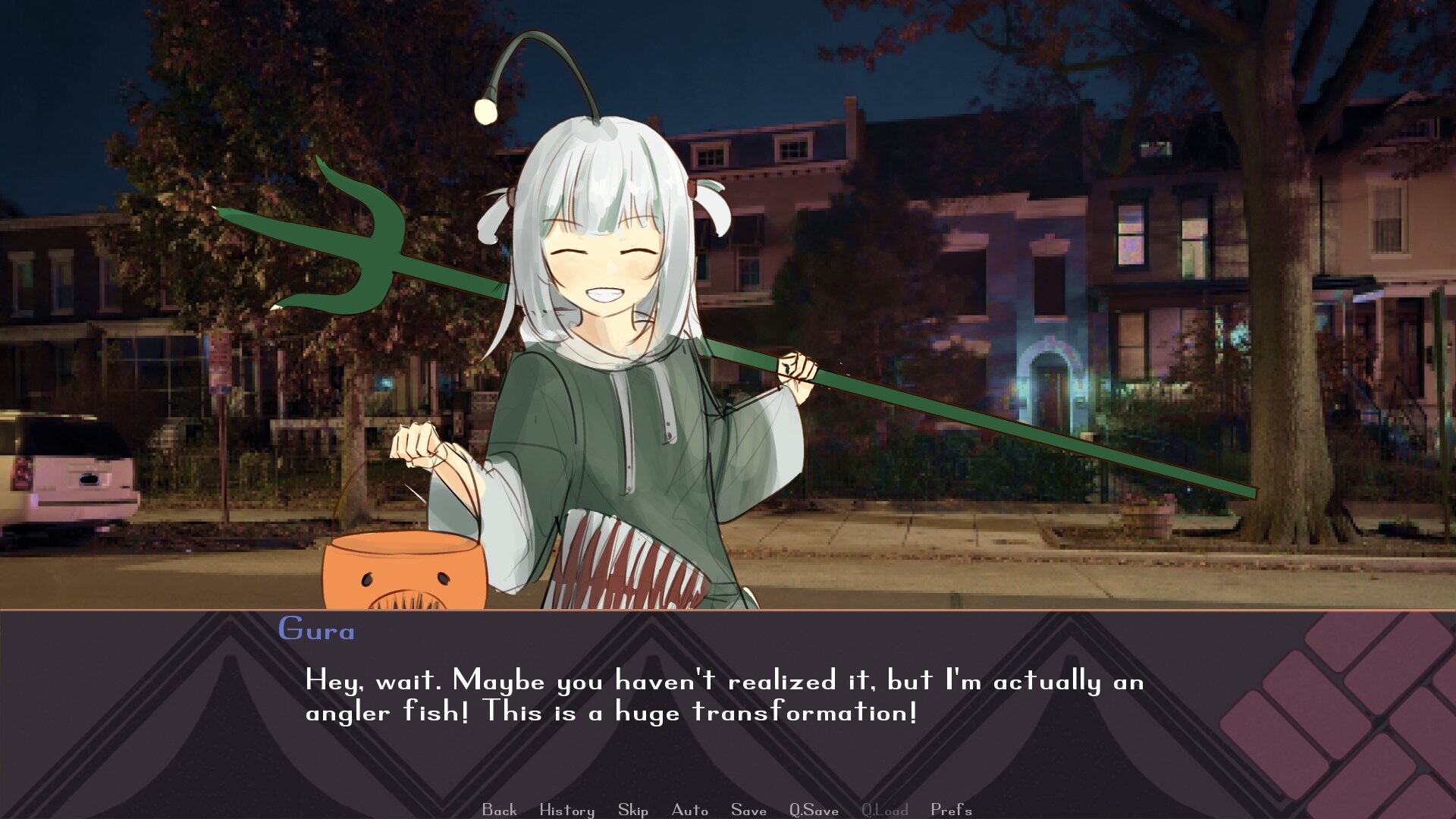Viewport: 1456px width, 819px height.
Task: Click the History quick menu item
Action: tap(566, 810)
